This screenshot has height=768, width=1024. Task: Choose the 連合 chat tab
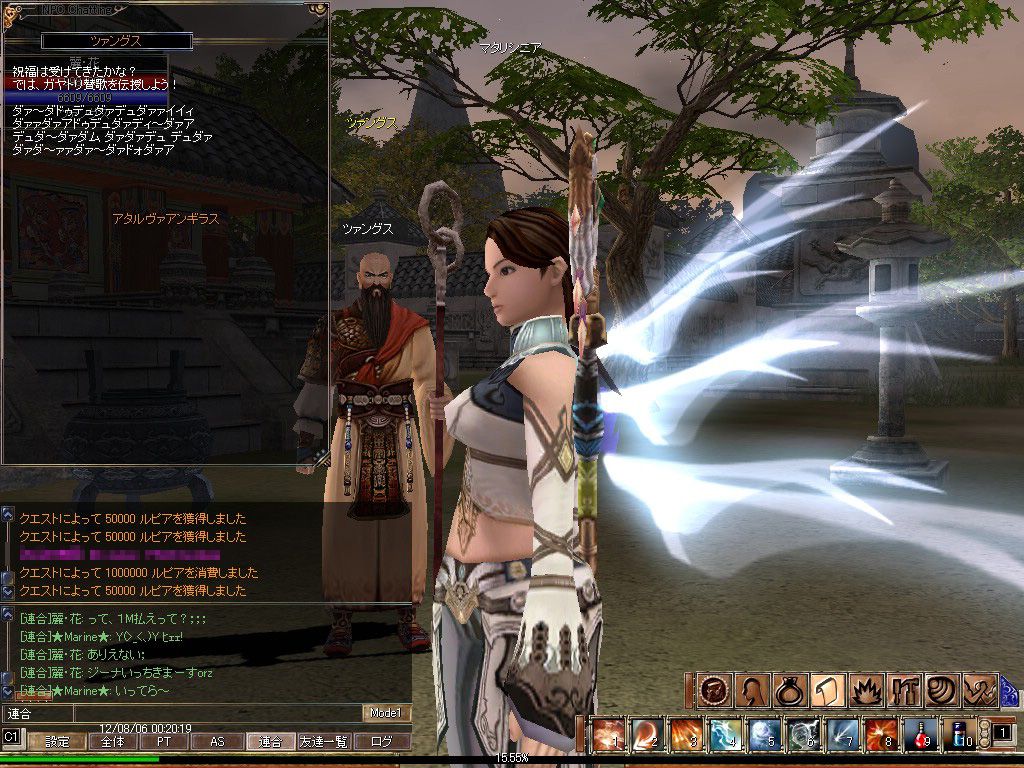[270, 742]
